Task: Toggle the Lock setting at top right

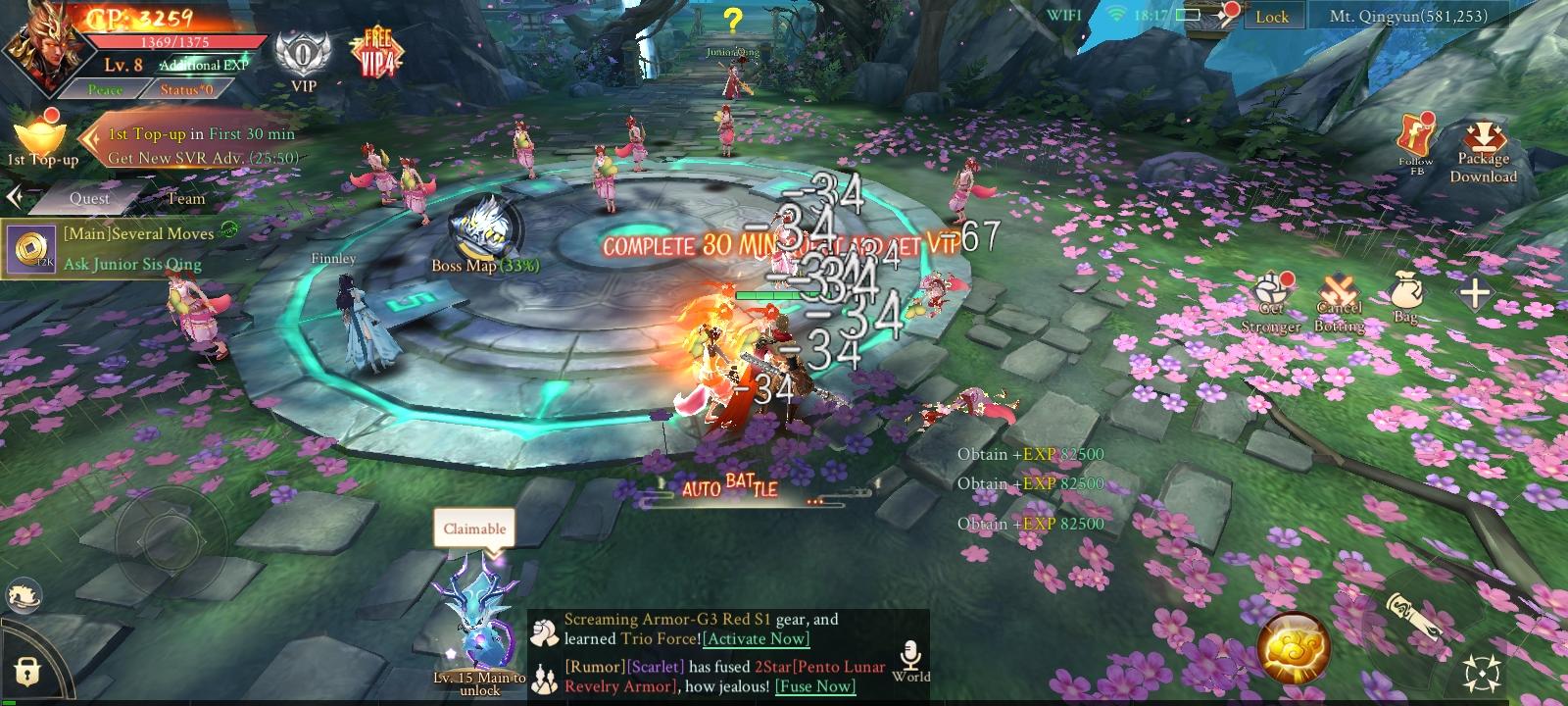Action: [1271, 17]
